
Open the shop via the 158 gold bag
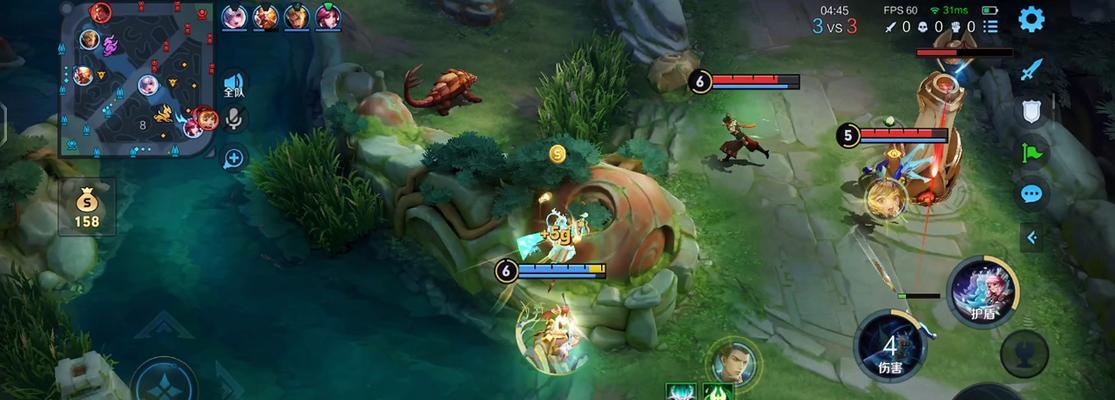click(87, 207)
